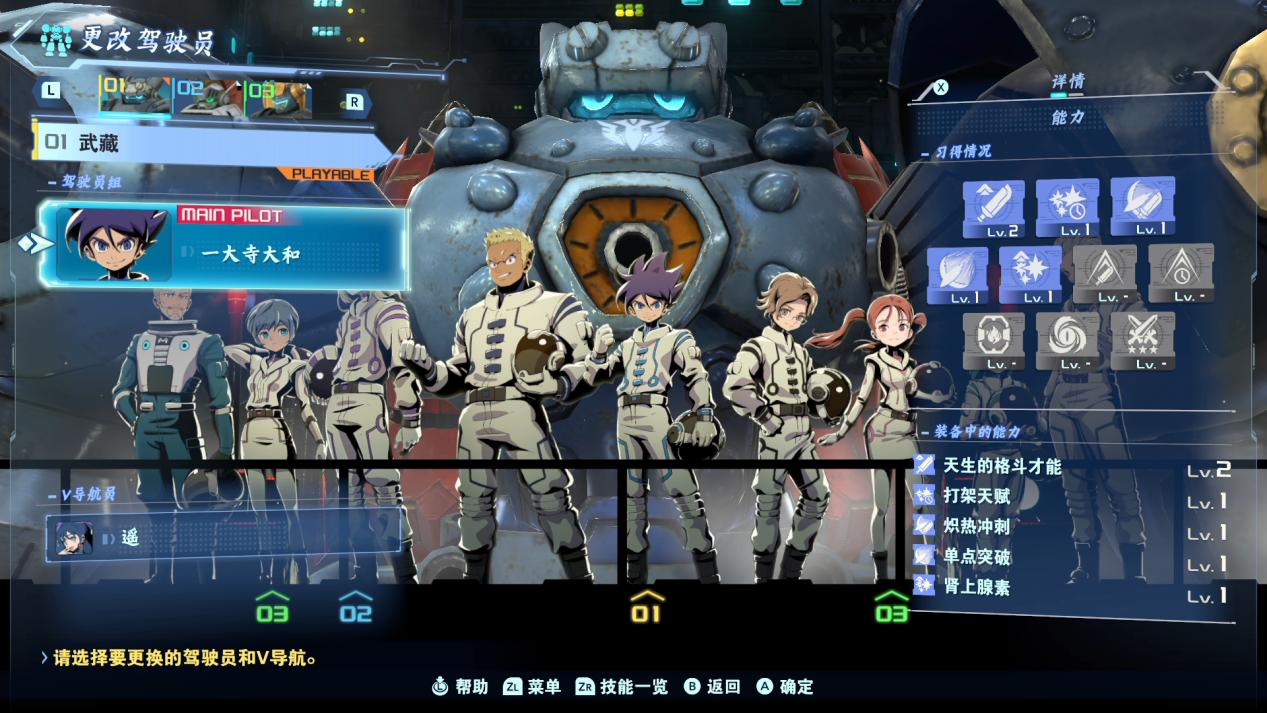Confirm with the 确定 option
1267x713 pixels.
[786, 687]
